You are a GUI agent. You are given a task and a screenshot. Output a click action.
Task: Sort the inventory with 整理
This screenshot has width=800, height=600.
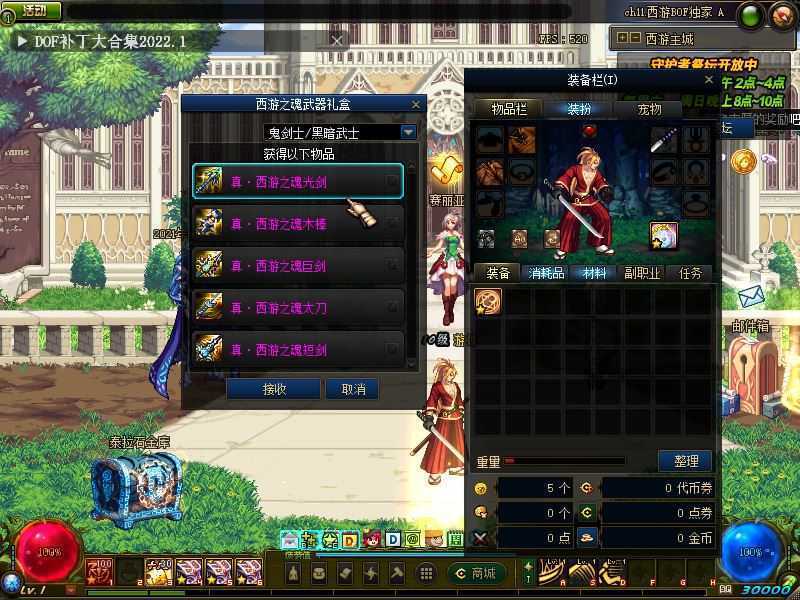coord(685,461)
